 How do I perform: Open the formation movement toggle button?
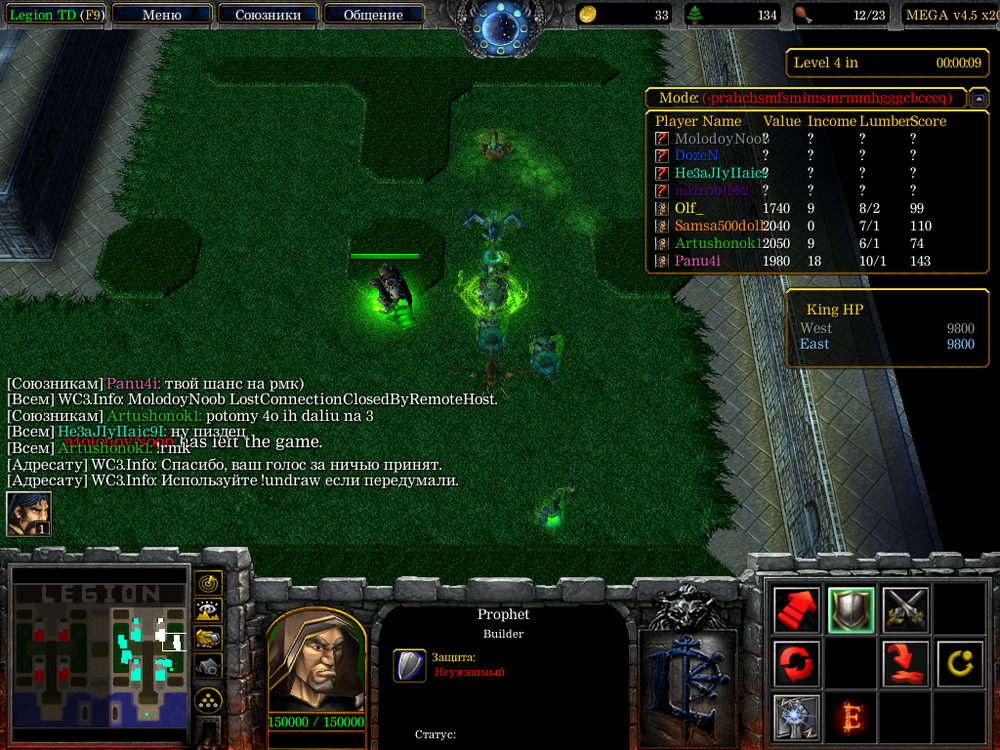(x=209, y=697)
